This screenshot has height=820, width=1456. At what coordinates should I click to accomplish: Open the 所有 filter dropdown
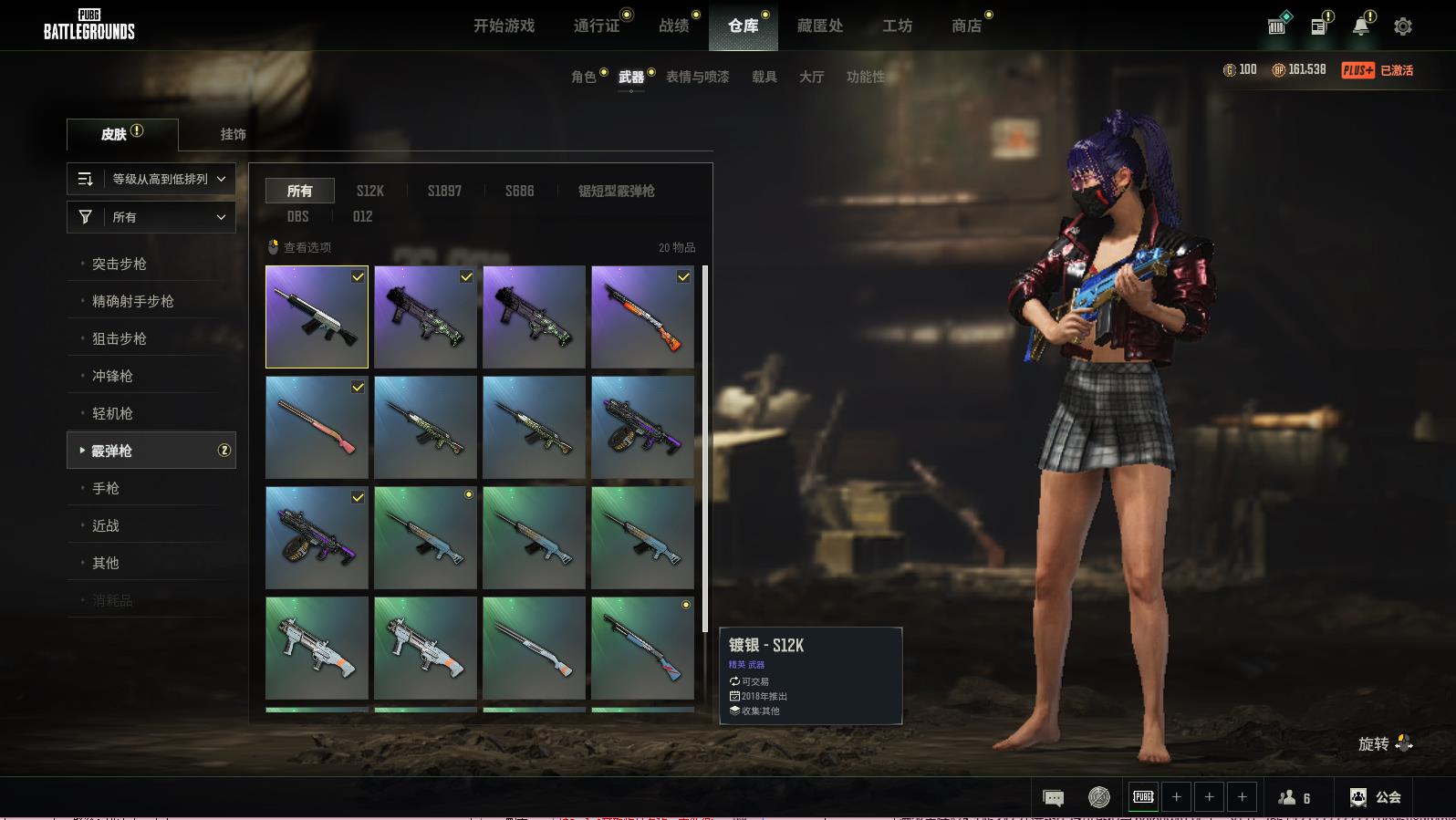(151, 217)
